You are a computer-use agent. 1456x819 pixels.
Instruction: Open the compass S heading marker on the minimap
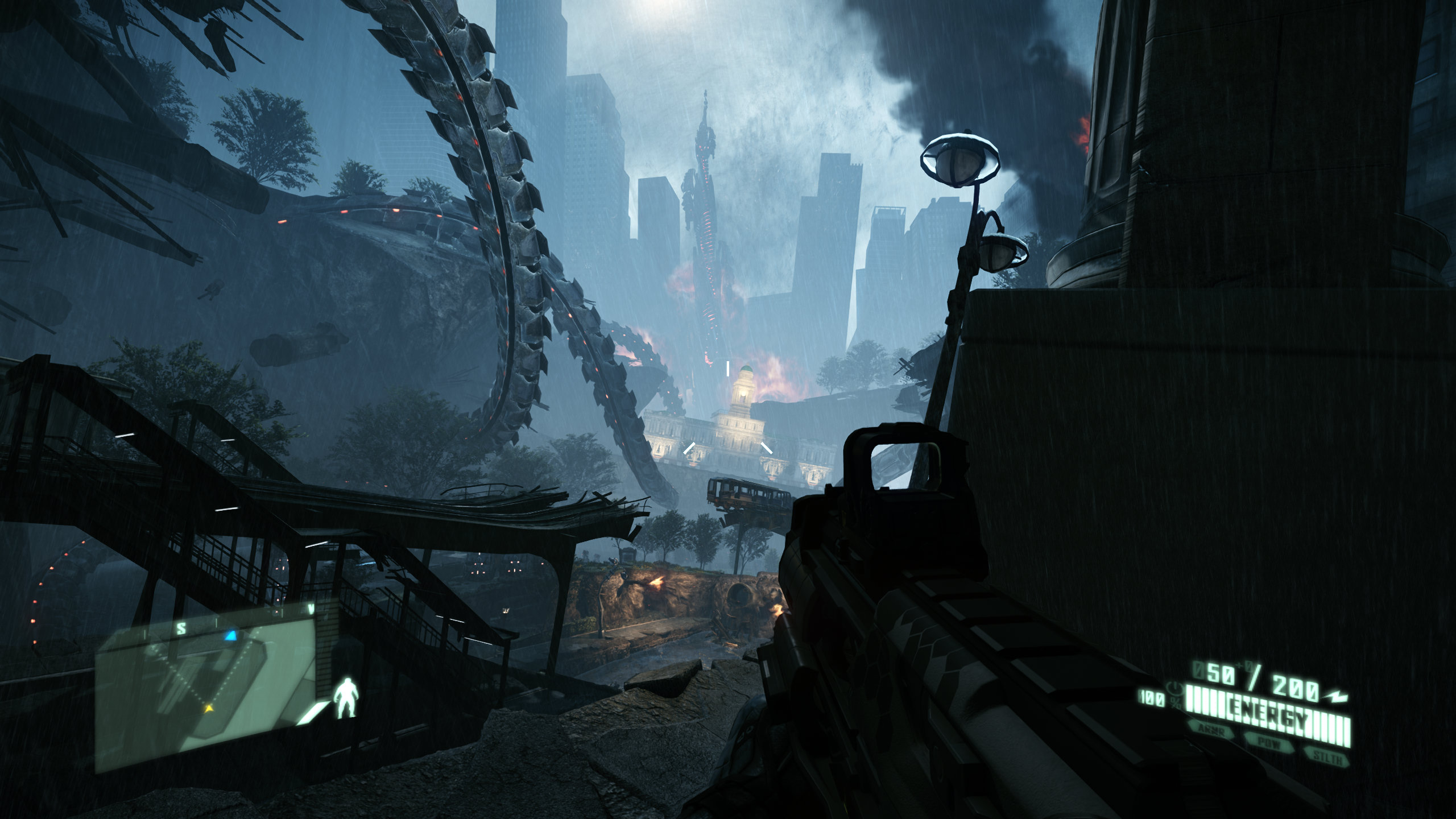point(181,627)
